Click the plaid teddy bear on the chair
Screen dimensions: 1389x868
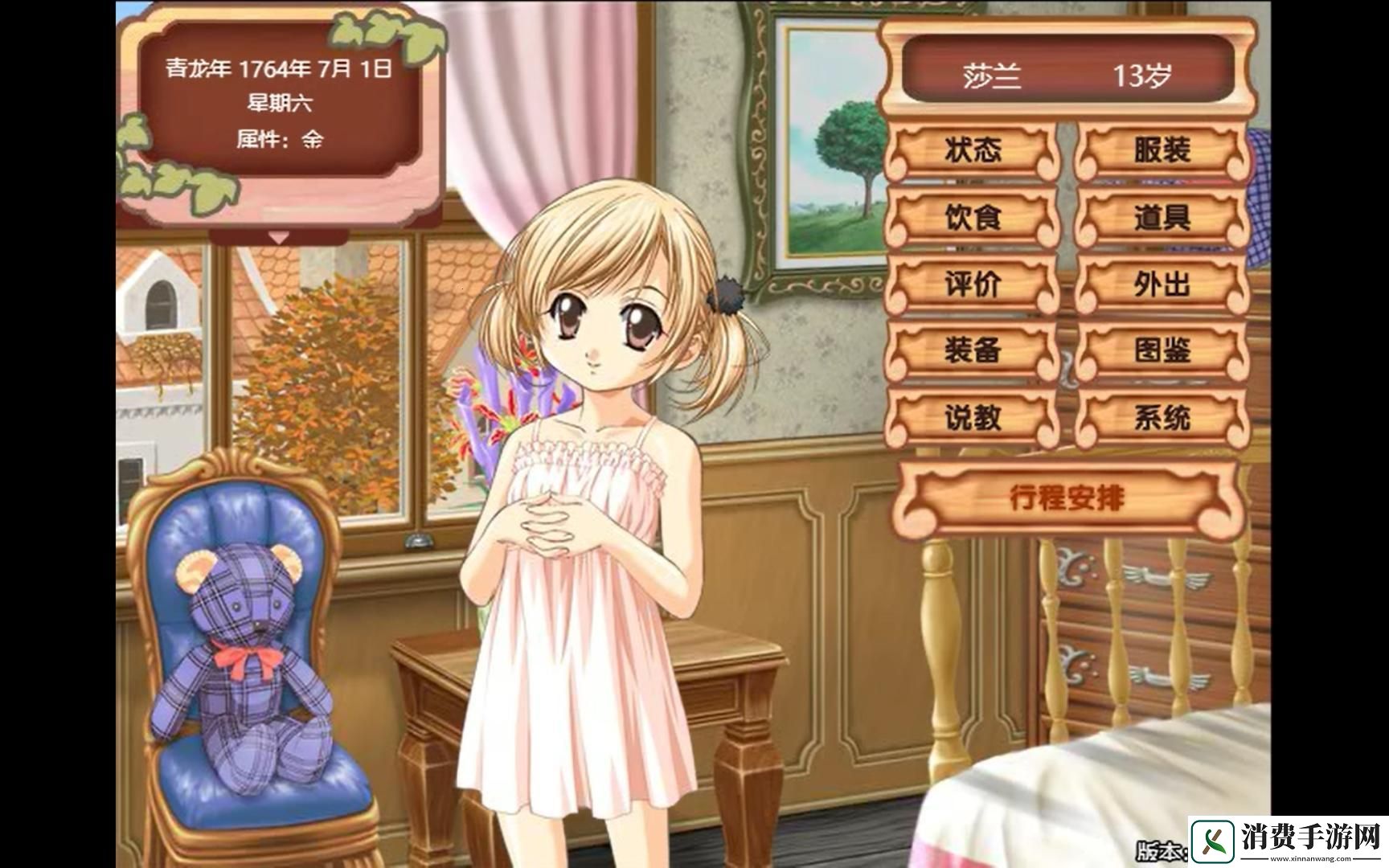pos(241,659)
